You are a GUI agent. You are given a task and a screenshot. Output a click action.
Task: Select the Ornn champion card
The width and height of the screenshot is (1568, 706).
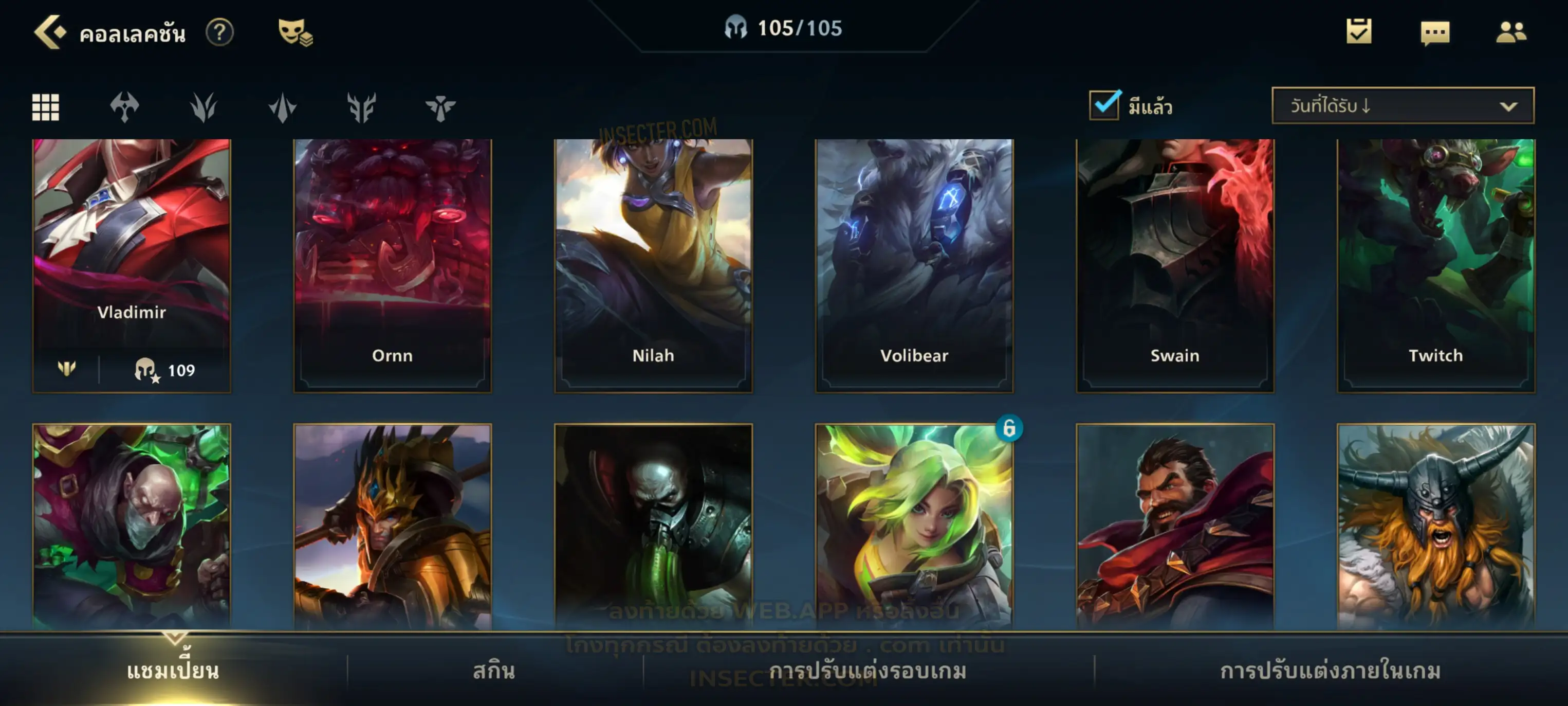pyautogui.click(x=392, y=265)
